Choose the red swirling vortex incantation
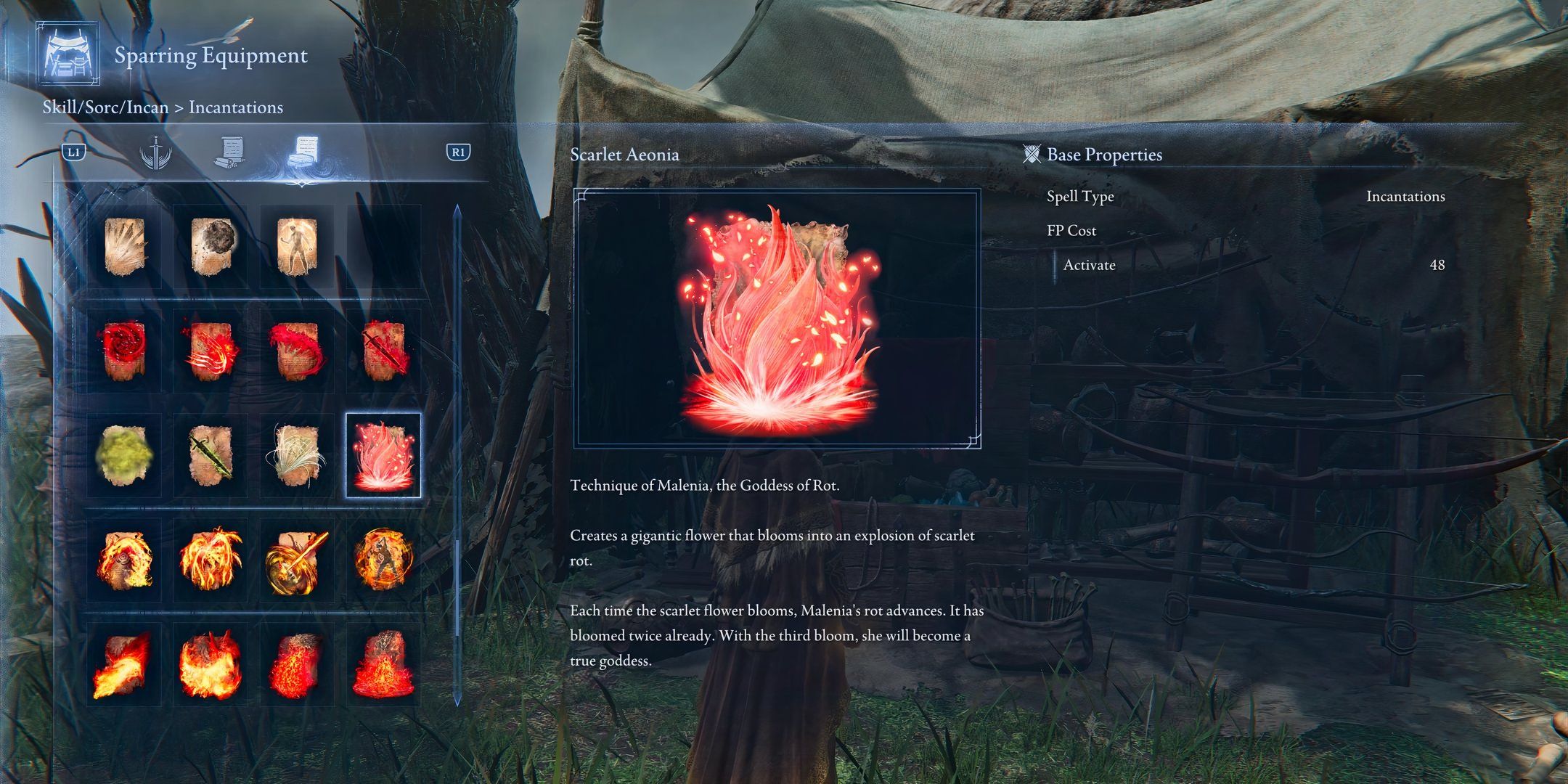Image resolution: width=1568 pixels, height=784 pixels. pos(124,351)
